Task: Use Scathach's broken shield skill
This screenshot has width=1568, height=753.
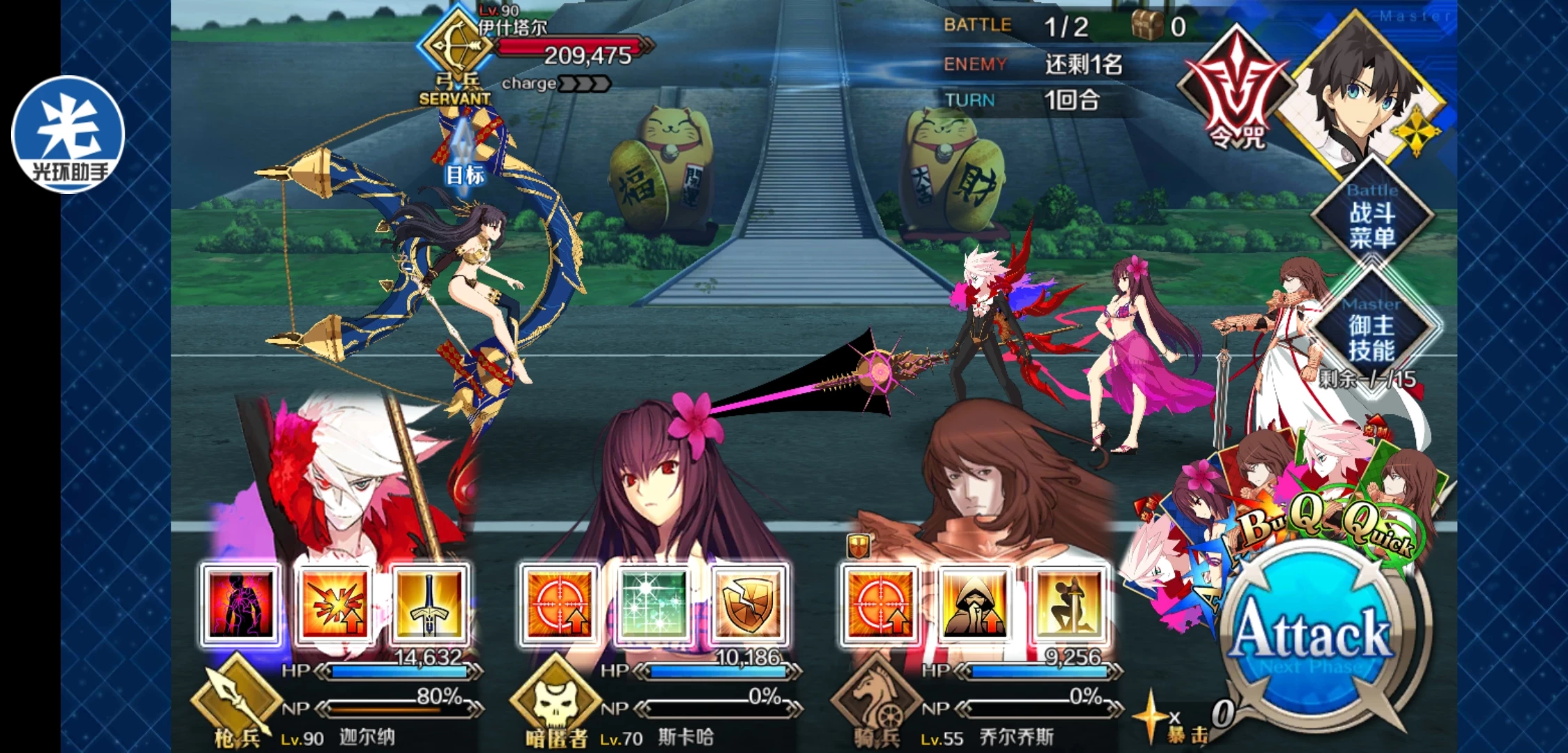Action: pos(748,604)
